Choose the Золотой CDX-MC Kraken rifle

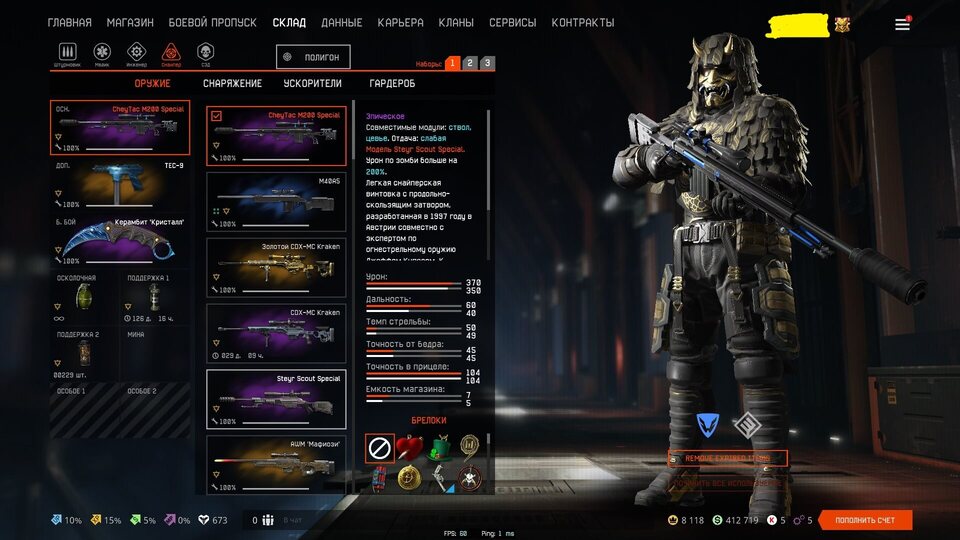point(276,266)
